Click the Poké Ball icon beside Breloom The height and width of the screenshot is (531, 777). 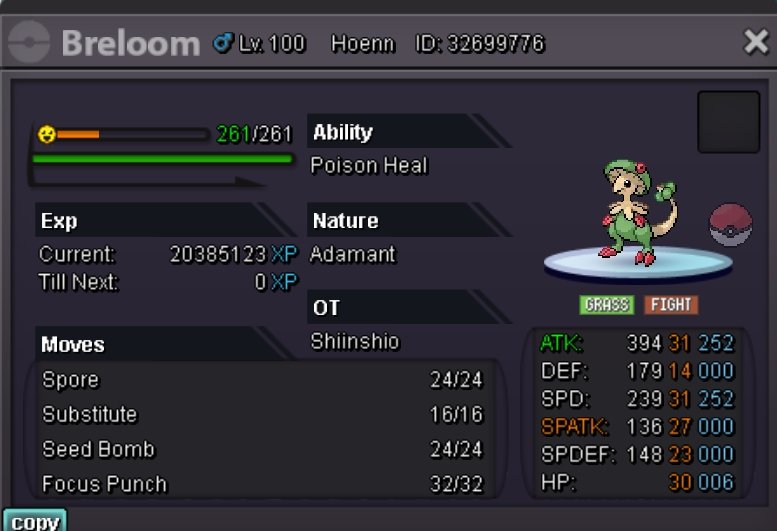[x=730, y=225]
